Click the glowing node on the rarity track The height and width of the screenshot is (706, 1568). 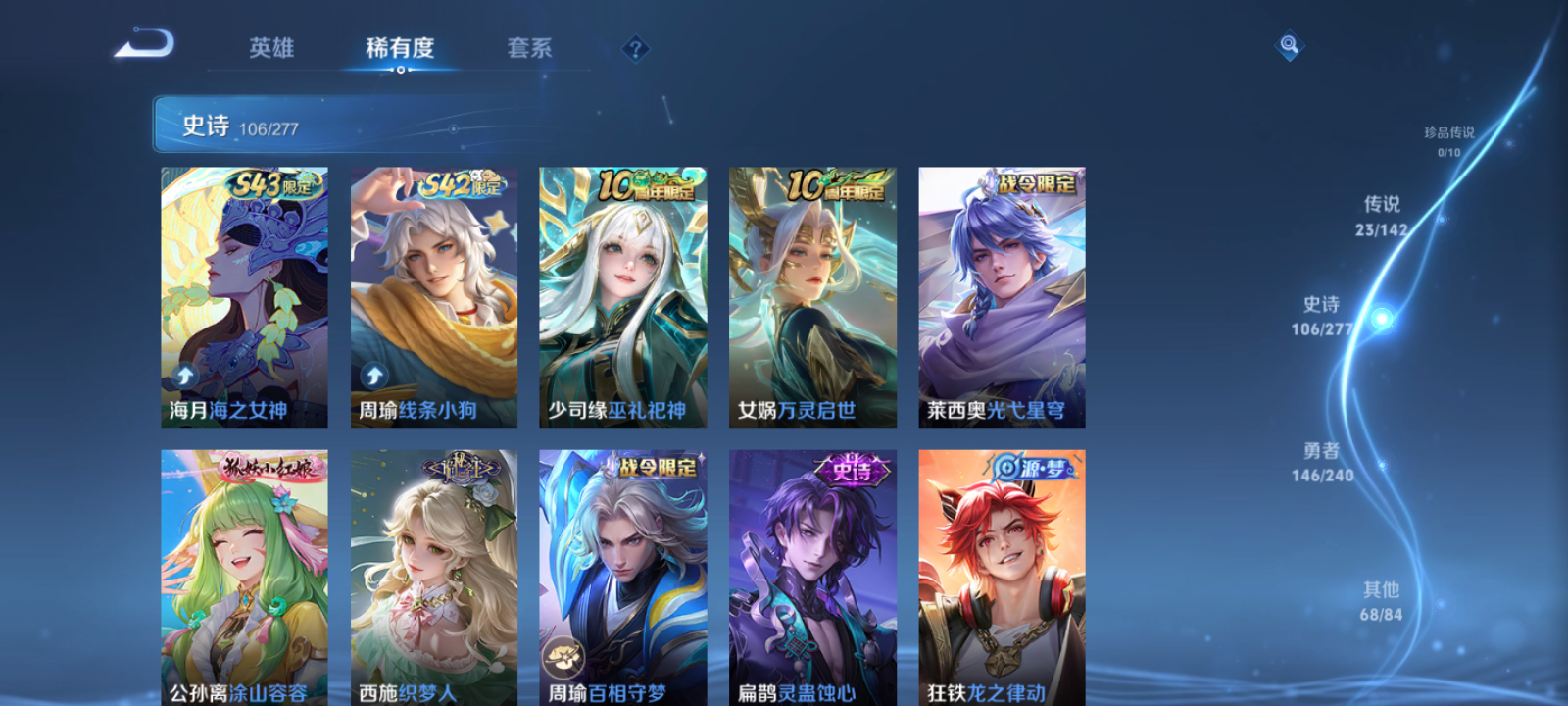[x=1380, y=319]
